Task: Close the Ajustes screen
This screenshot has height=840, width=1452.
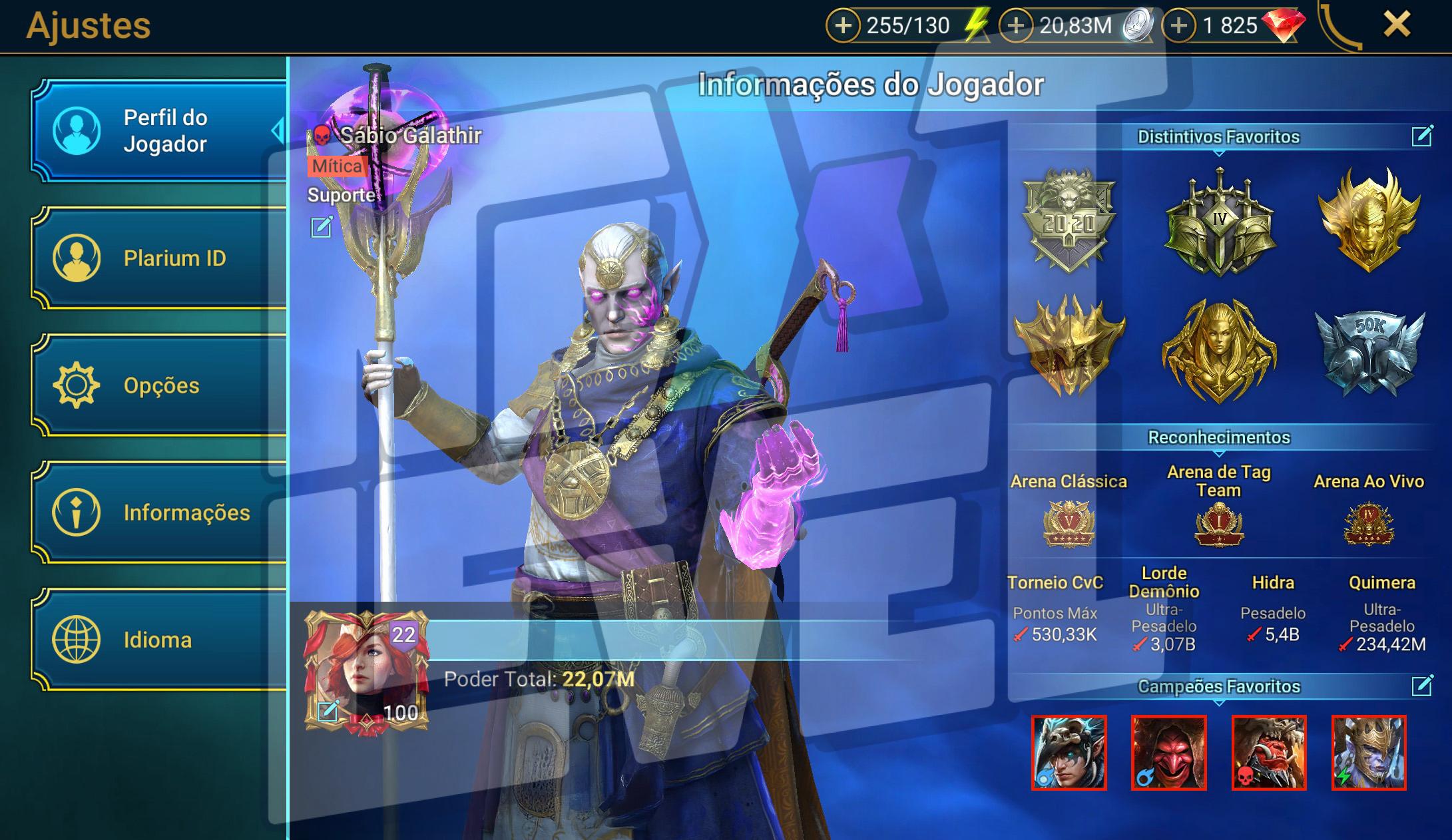Action: (1396, 25)
